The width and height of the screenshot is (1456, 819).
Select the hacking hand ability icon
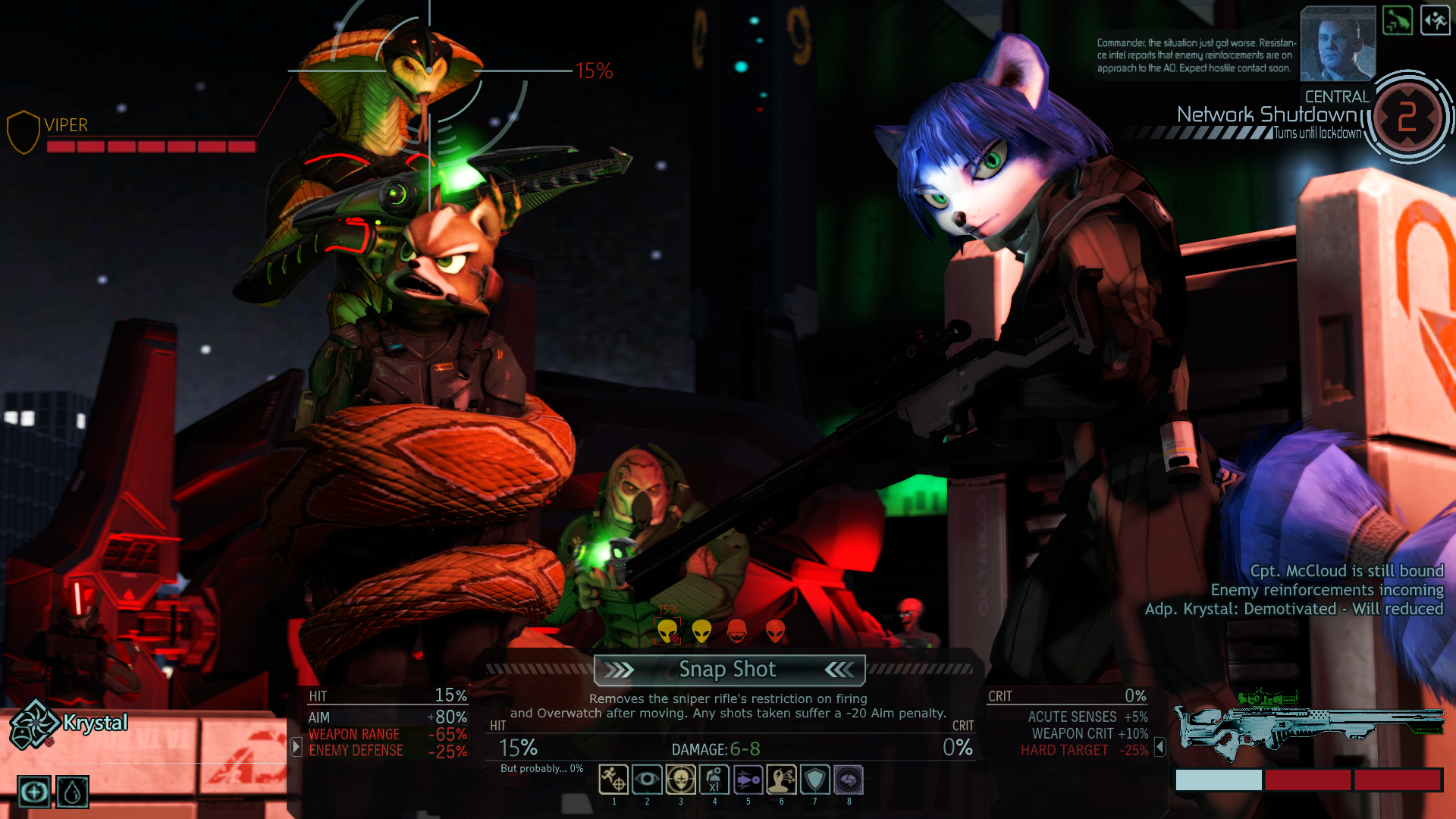[x=781, y=779]
